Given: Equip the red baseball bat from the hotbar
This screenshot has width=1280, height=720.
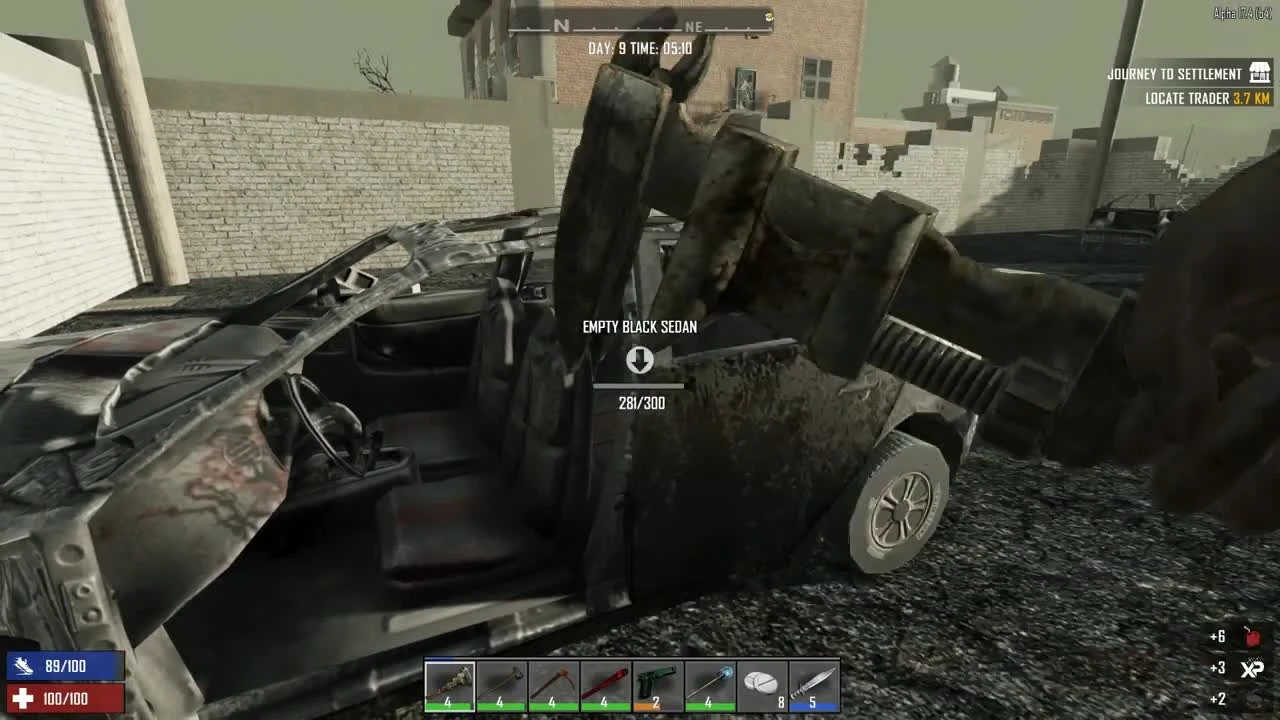Looking at the screenshot, I should coord(604,685).
